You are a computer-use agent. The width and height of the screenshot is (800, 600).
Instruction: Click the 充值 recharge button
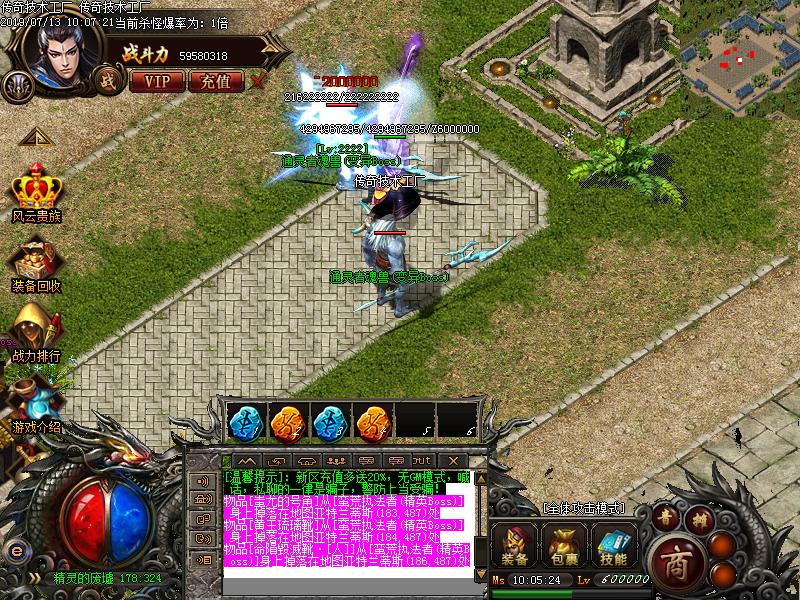[215, 80]
